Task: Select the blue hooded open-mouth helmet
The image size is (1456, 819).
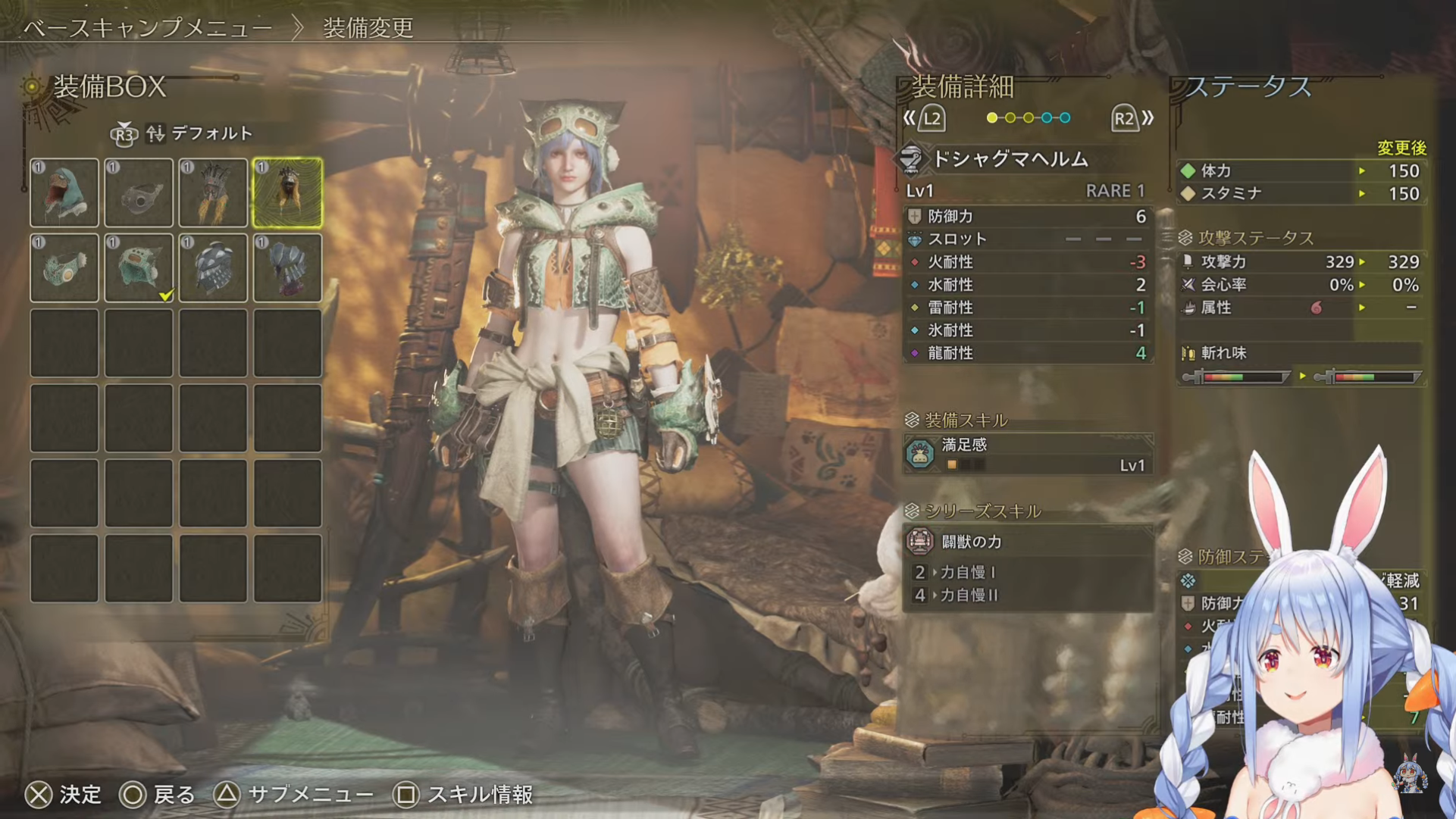Action: coord(64,192)
